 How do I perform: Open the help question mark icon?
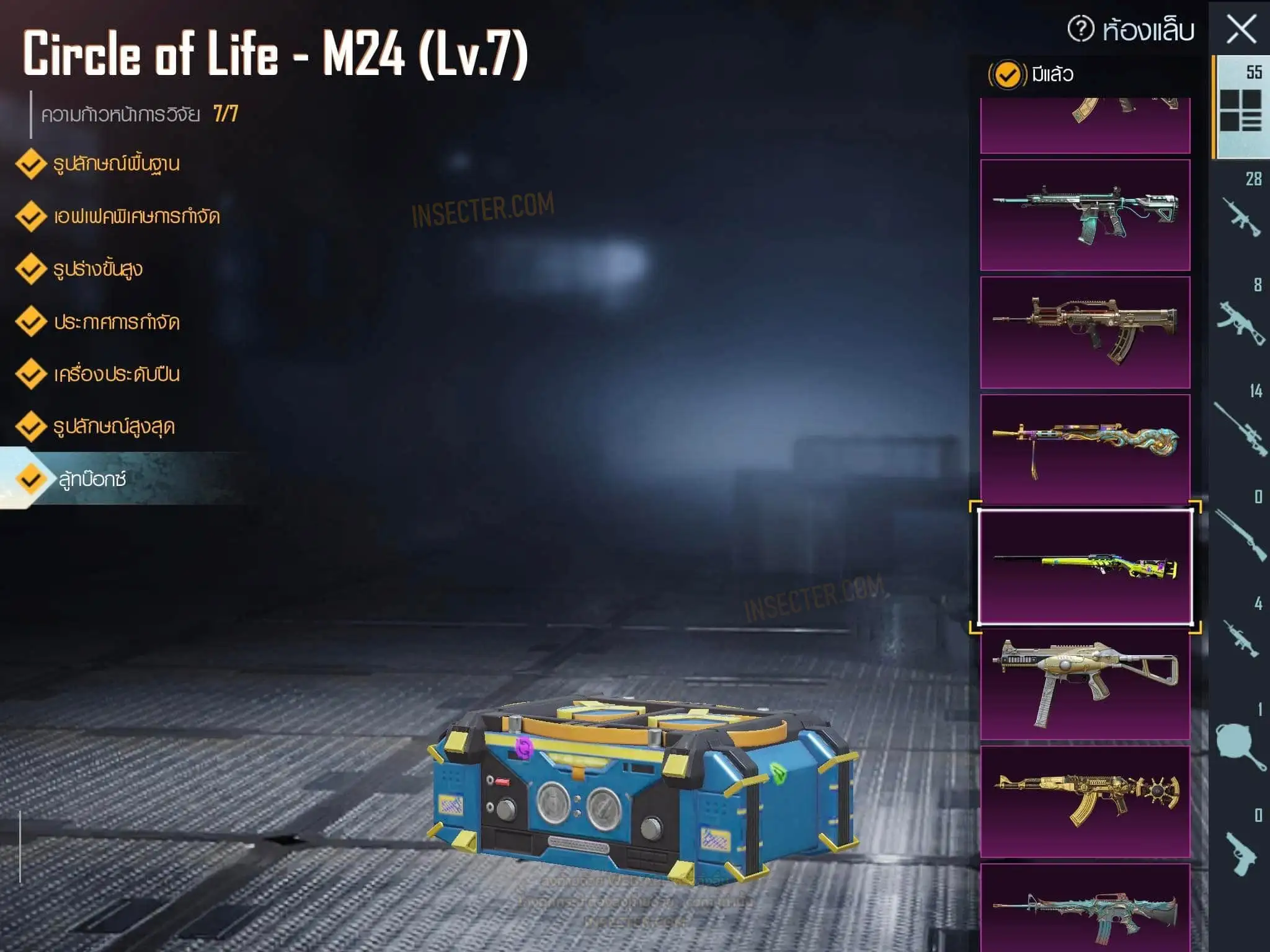click(1081, 29)
